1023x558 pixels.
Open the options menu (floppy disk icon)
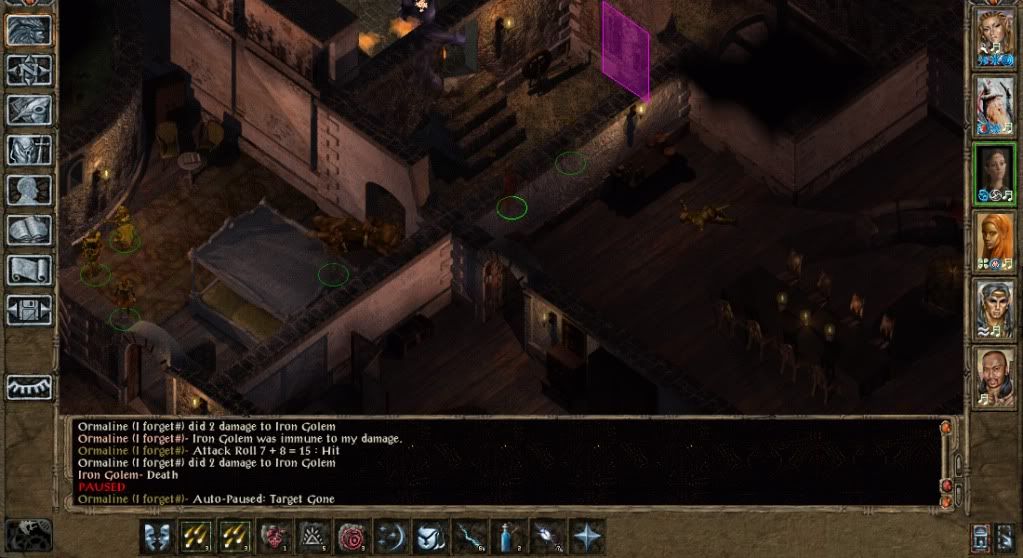(29, 310)
